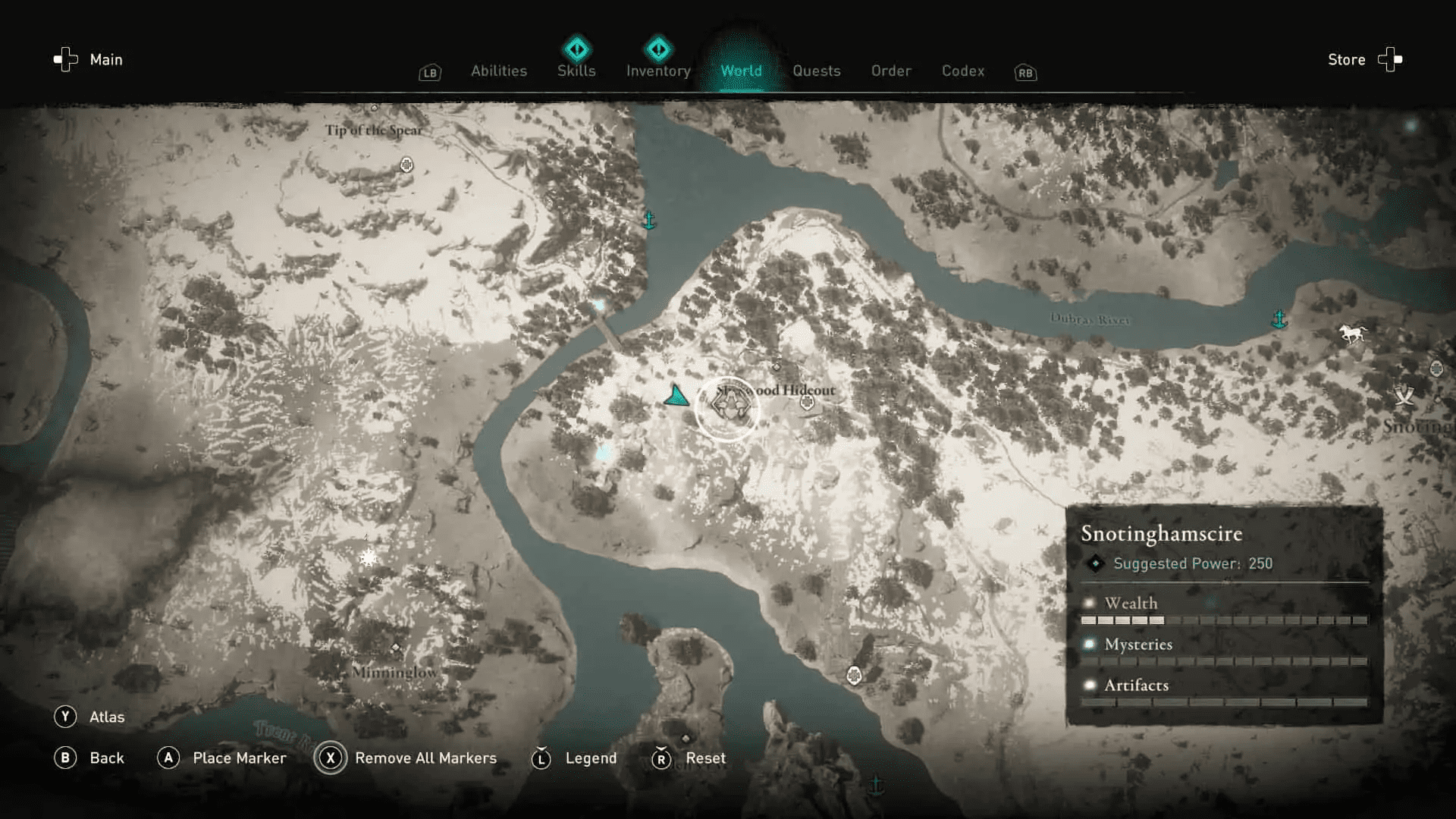Click the Main button top left
The width and height of the screenshot is (1456, 819).
coord(105,59)
